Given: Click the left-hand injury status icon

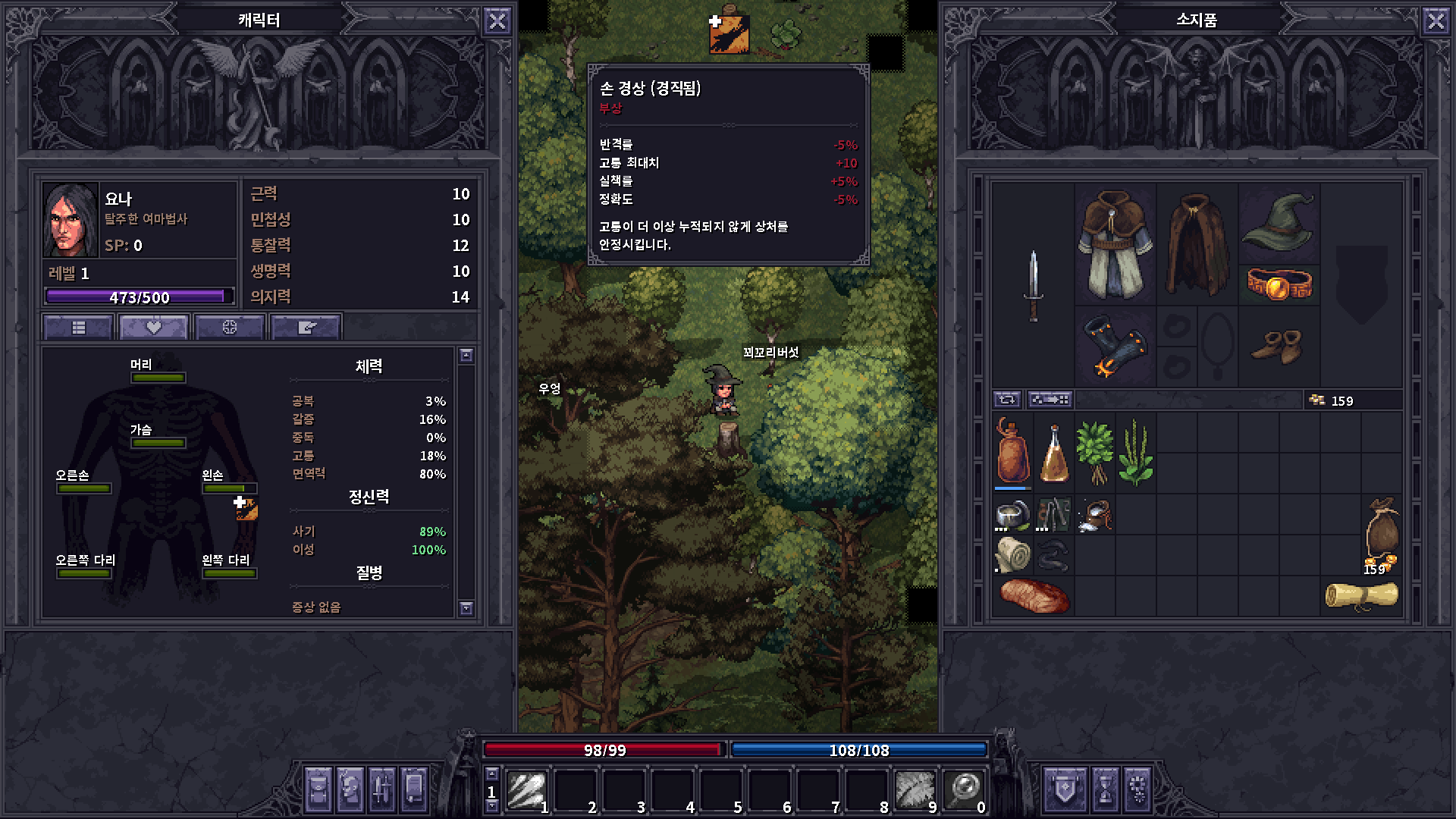Looking at the screenshot, I should (x=246, y=509).
